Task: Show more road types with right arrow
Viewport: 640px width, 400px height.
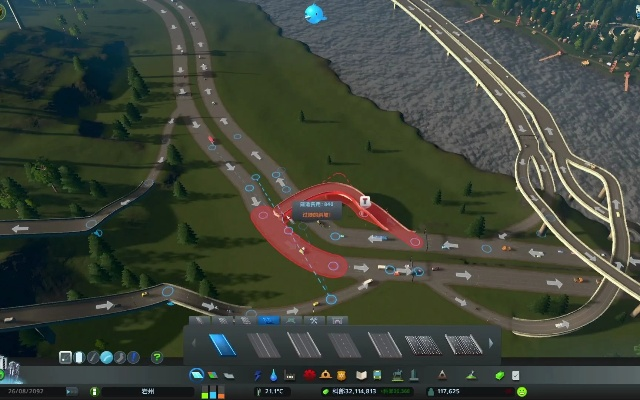Action: pos(491,345)
